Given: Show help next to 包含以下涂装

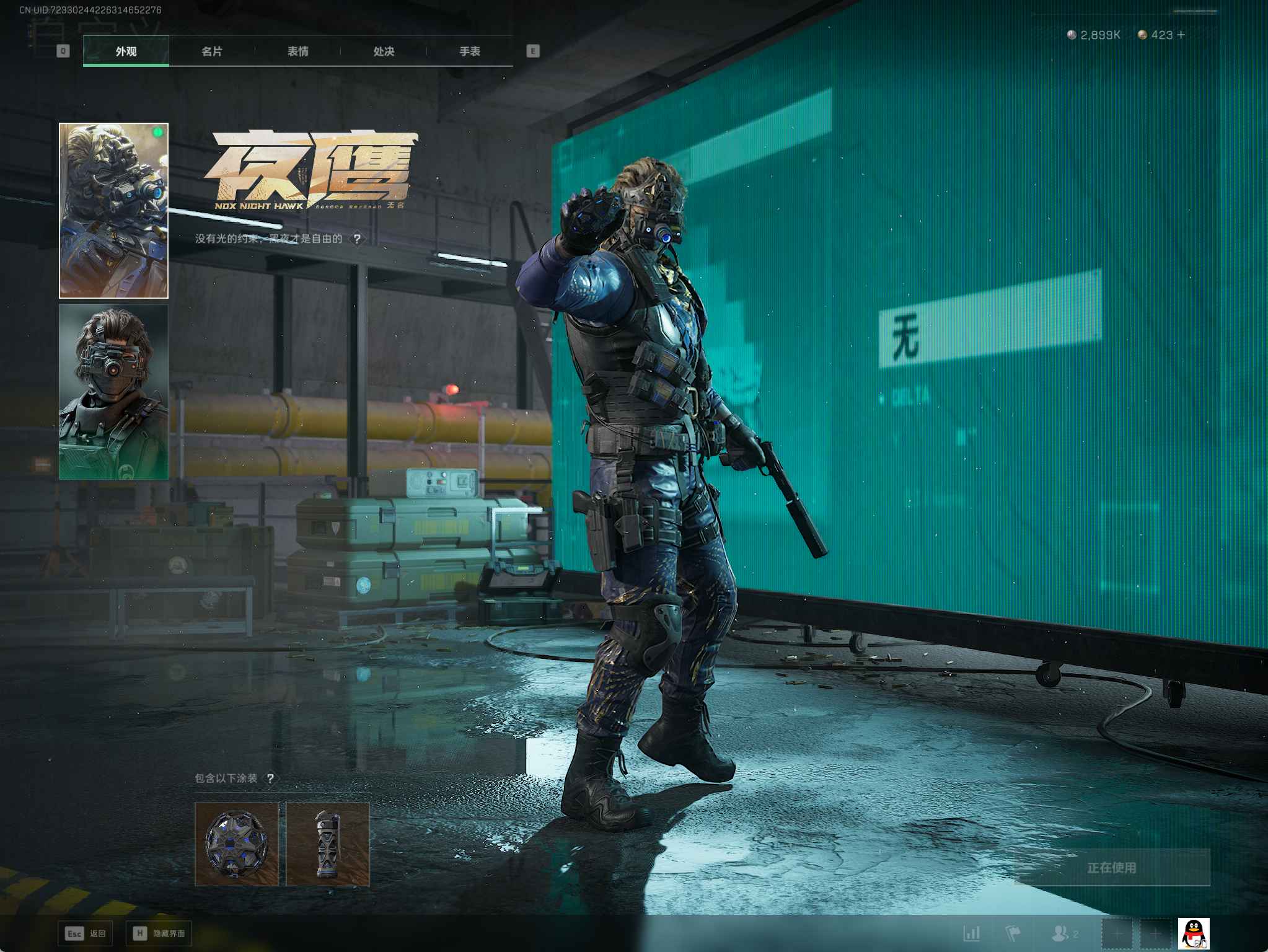Looking at the screenshot, I should 270,778.
